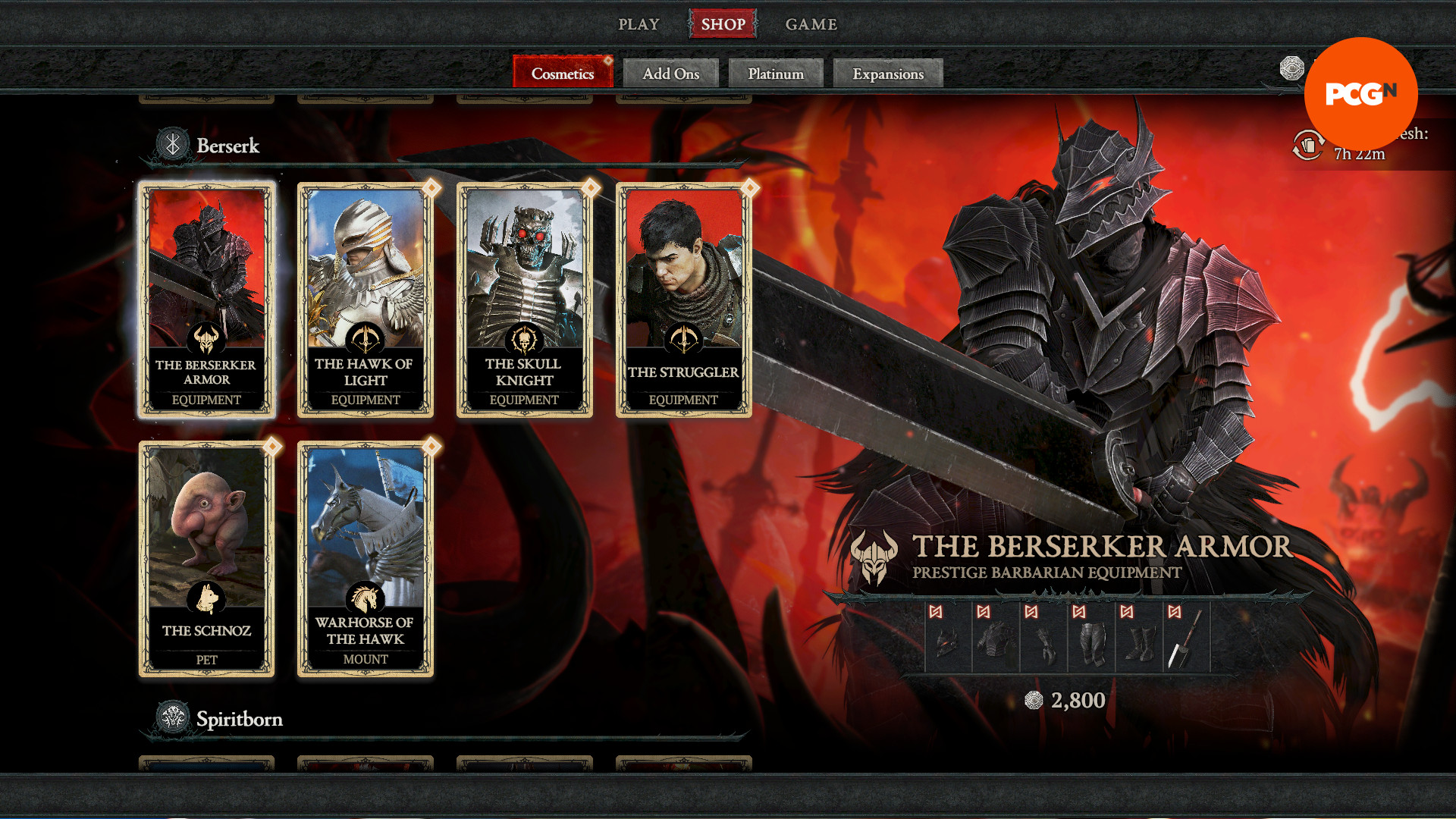The width and height of the screenshot is (1456, 819).
Task: Select The Struggler equipment card
Action: 683,300
